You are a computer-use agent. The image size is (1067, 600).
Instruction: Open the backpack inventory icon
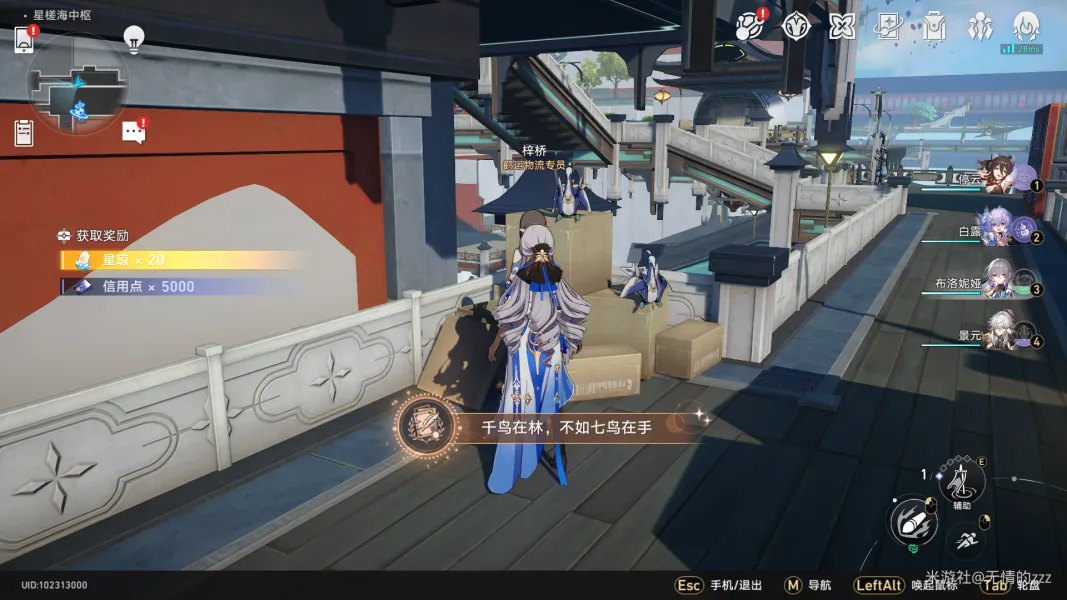tap(934, 26)
